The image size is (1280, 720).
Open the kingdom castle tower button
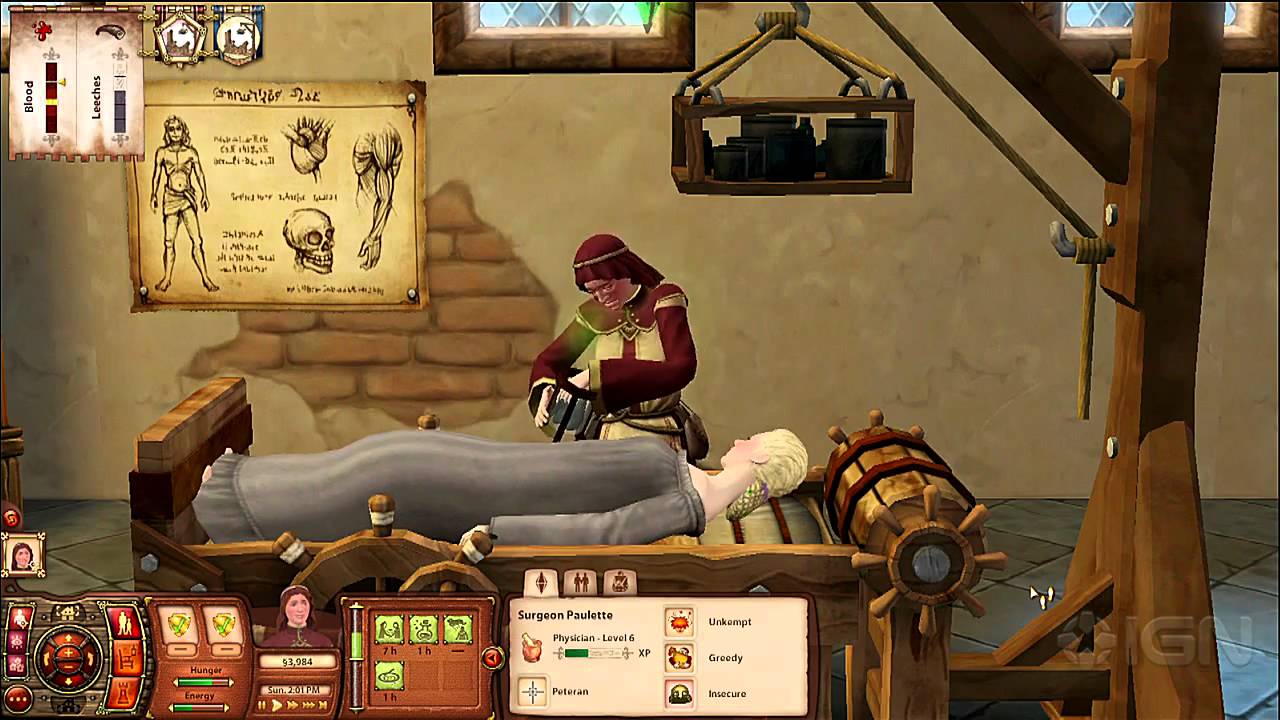tap(124, 693)
